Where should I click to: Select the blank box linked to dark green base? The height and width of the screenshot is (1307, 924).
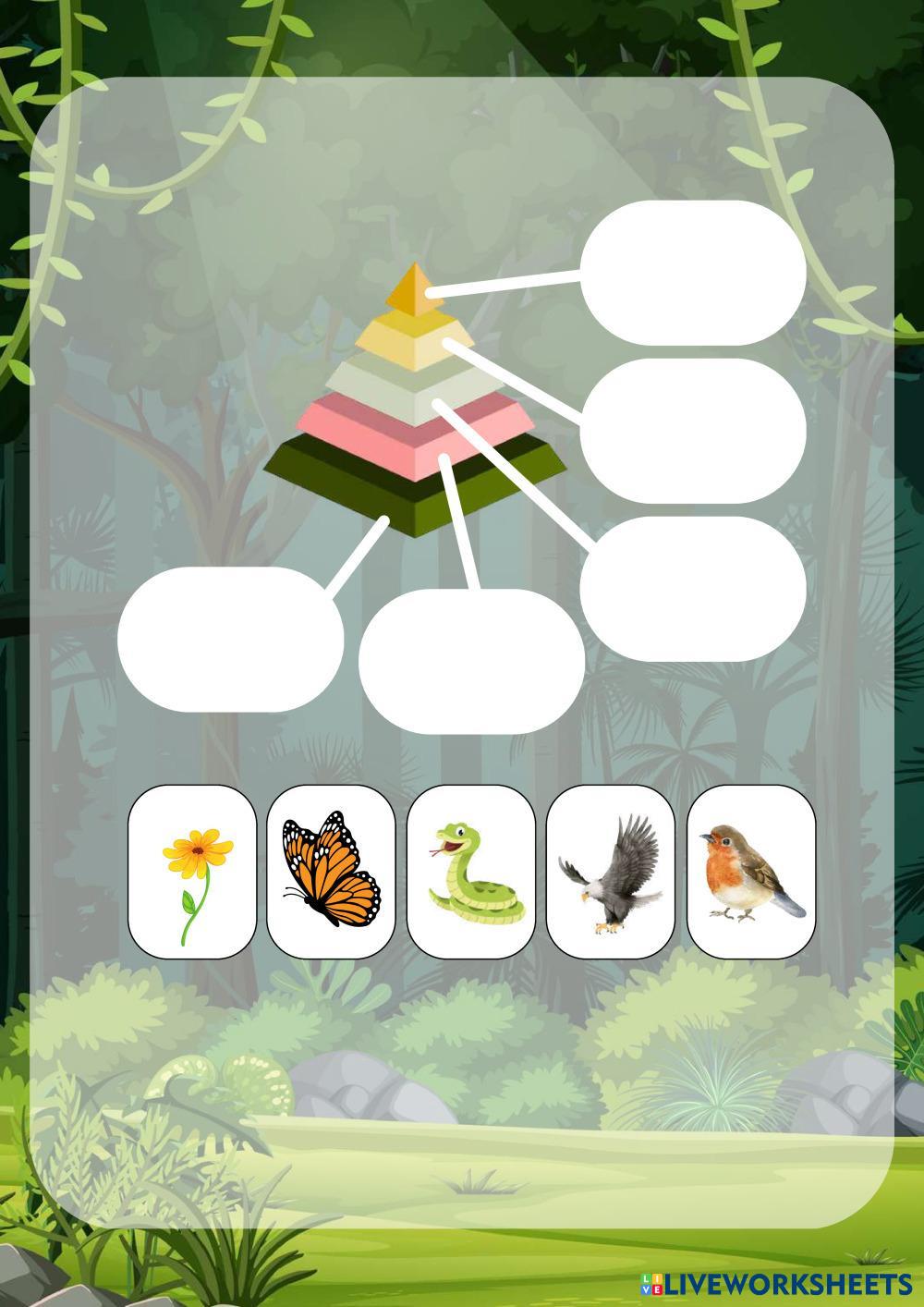tap(230, 639)
